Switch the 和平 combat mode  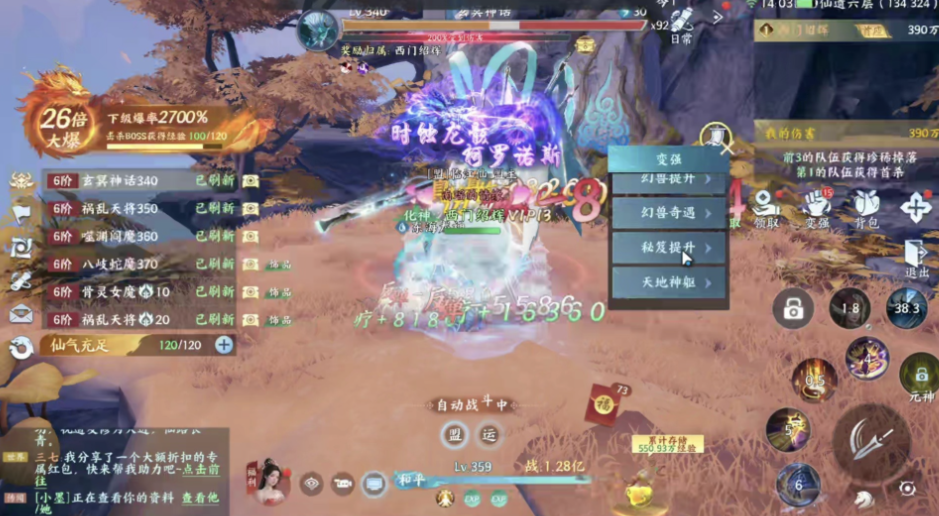click(411, 479)
